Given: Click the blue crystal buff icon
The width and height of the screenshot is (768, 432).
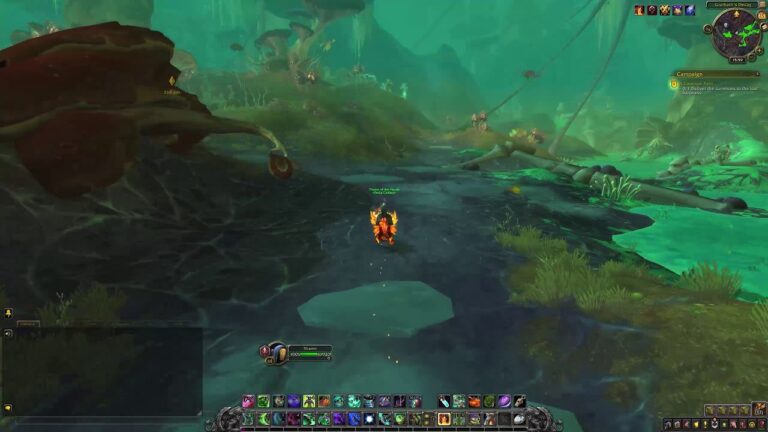Looking at the screenshot, I should coord(690,10).
